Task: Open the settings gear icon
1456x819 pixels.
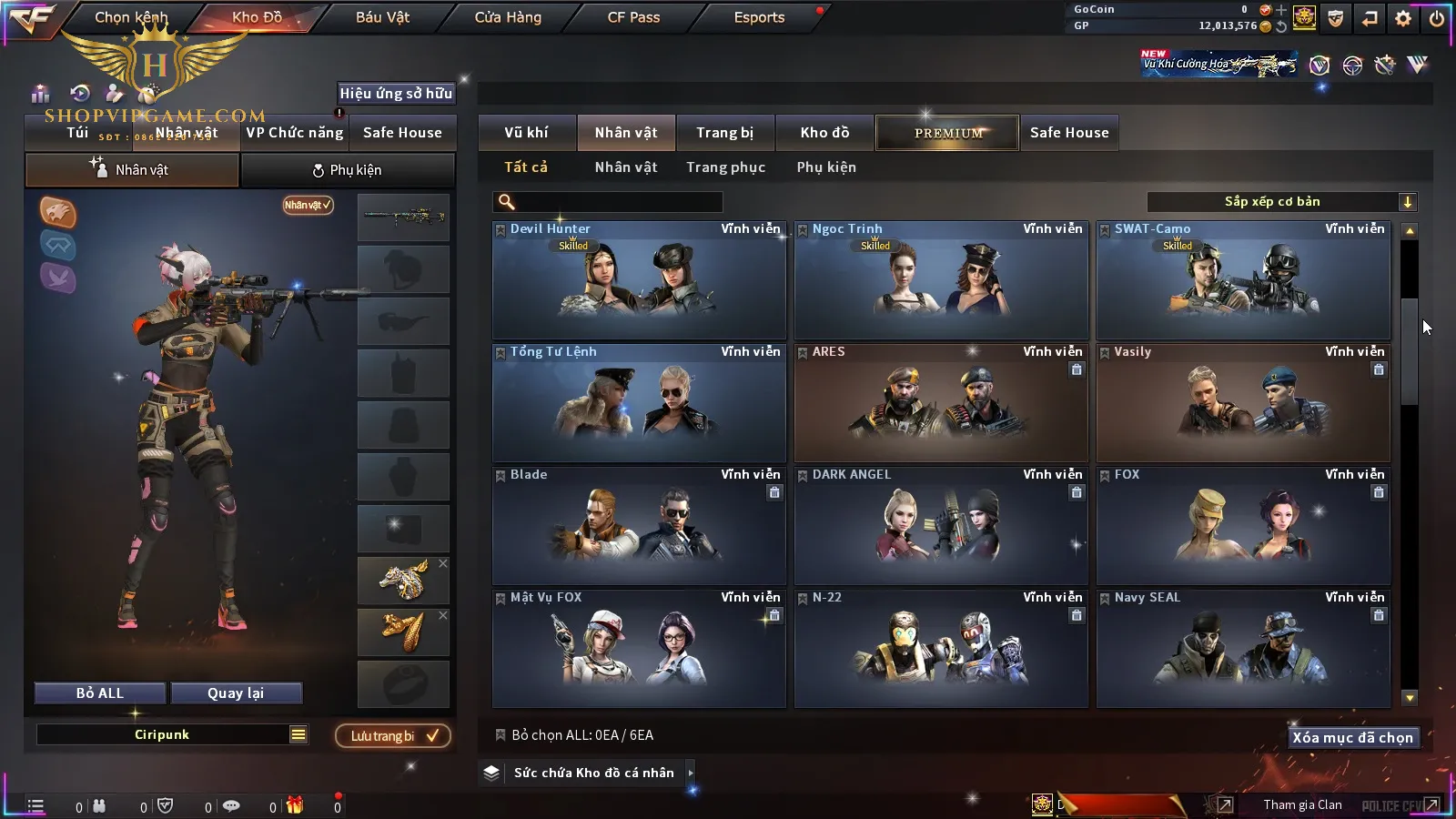Action: pos(1403,18)
